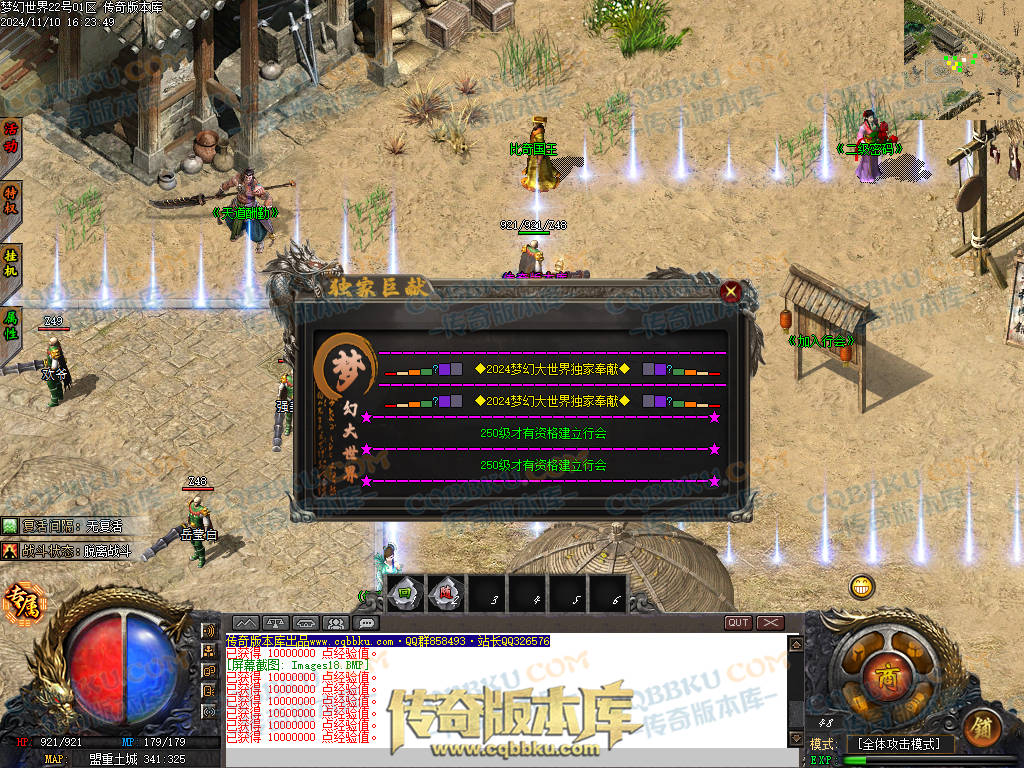Open the round 铺 store button
1024x768 pixels.
point(983,729)
